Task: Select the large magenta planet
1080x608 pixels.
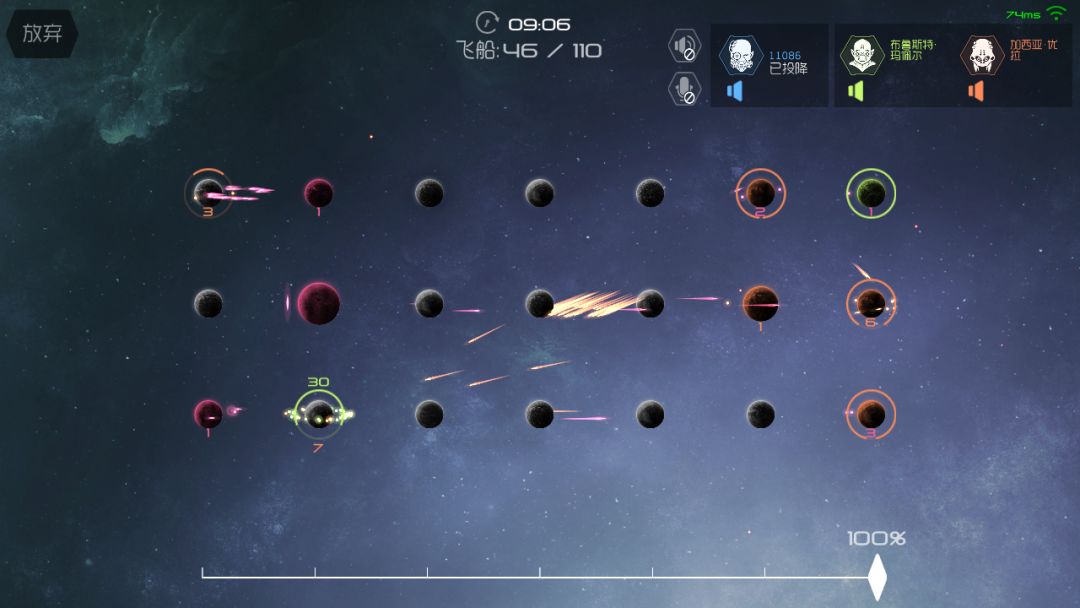Action: pos(318,303)
